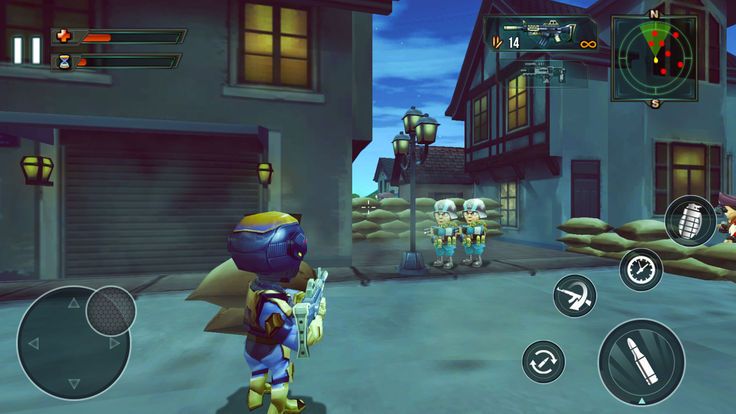
Task: Pause the game
Action: [x=27, y=50]
